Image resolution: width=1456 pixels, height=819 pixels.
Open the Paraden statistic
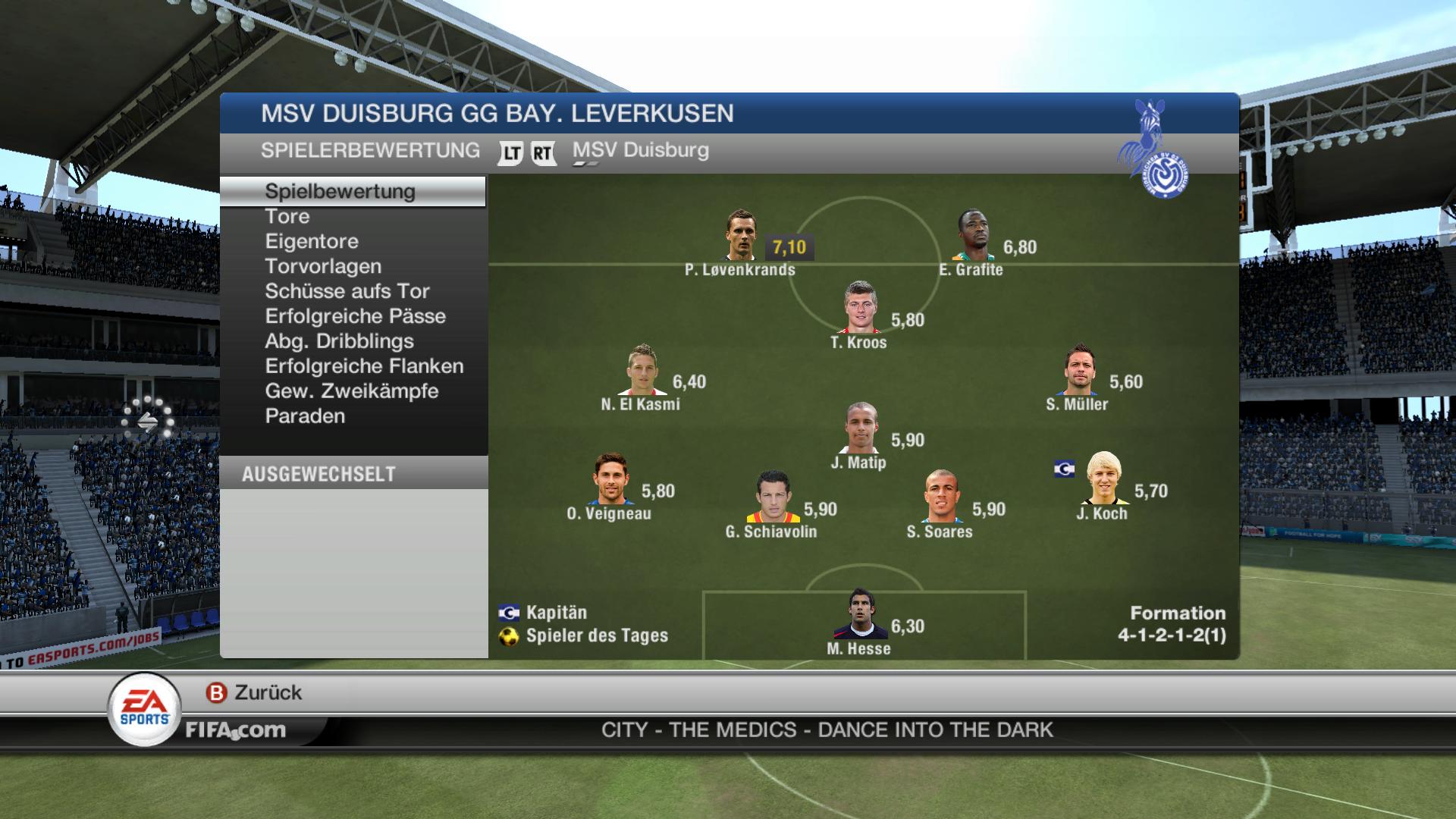pyautogui.click(x=305, y=417)
